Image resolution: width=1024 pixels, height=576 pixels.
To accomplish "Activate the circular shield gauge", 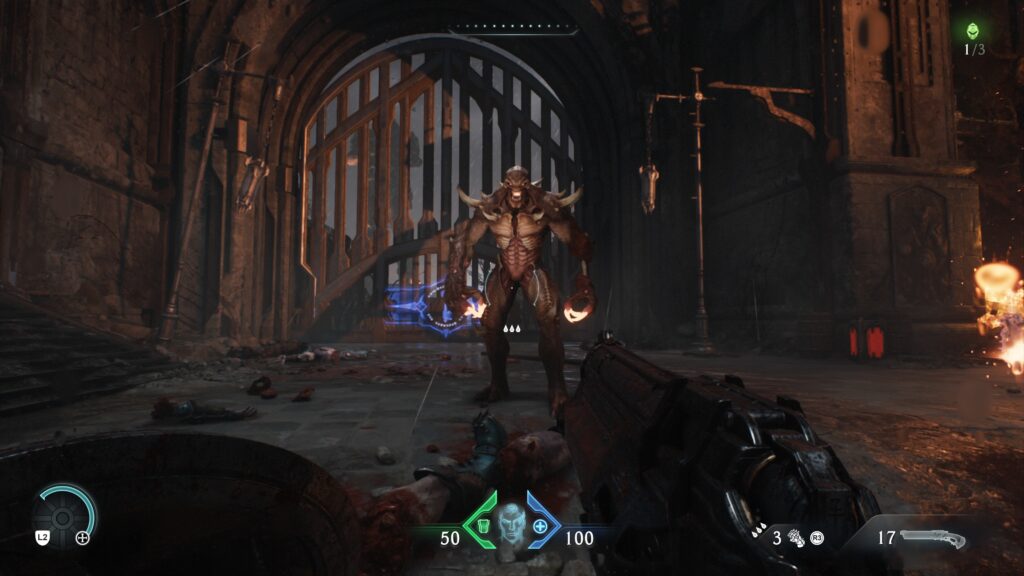I will click(x=66, y=517).
